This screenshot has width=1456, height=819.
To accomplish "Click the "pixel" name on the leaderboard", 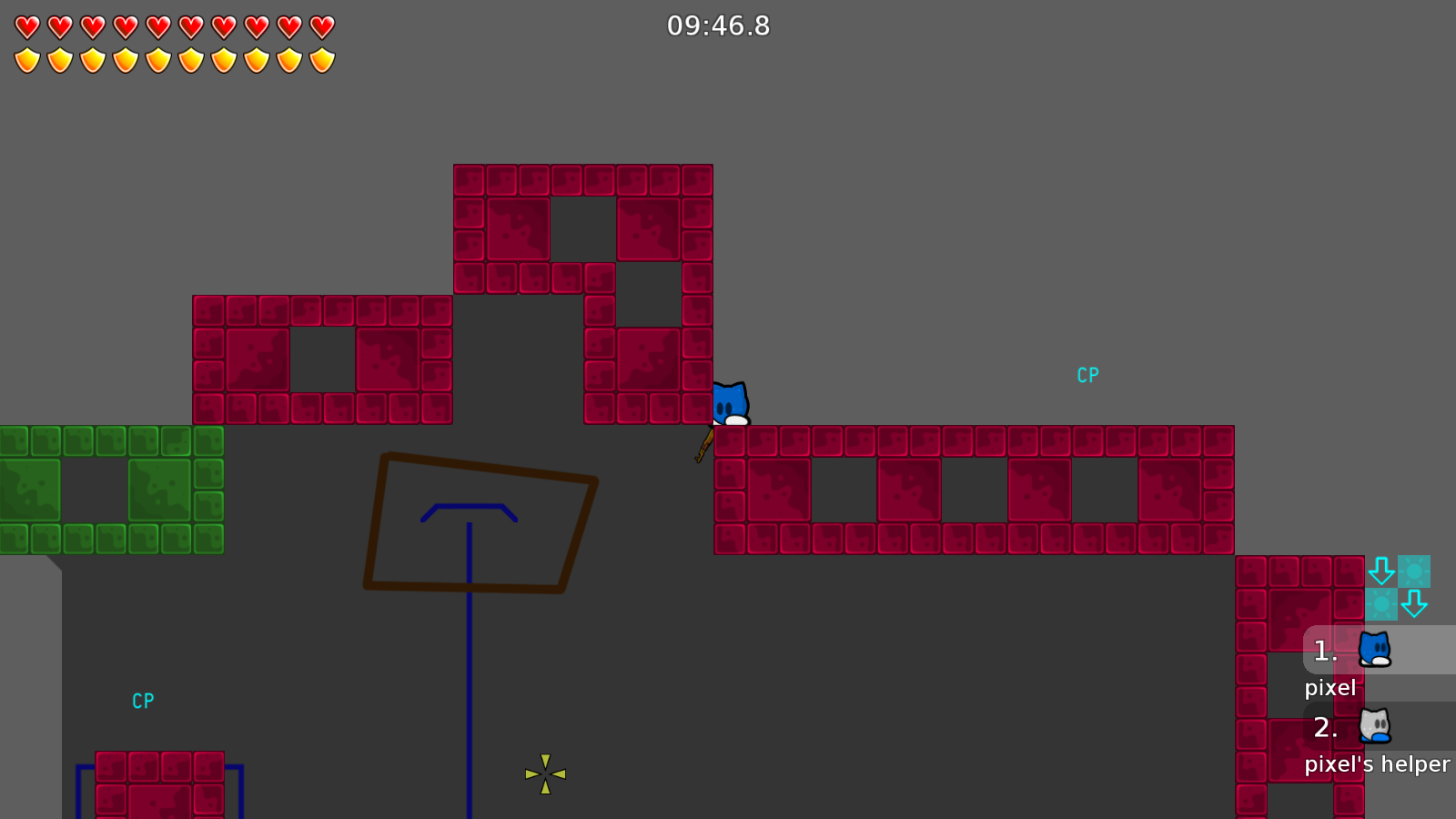I will click(1330, 688).
